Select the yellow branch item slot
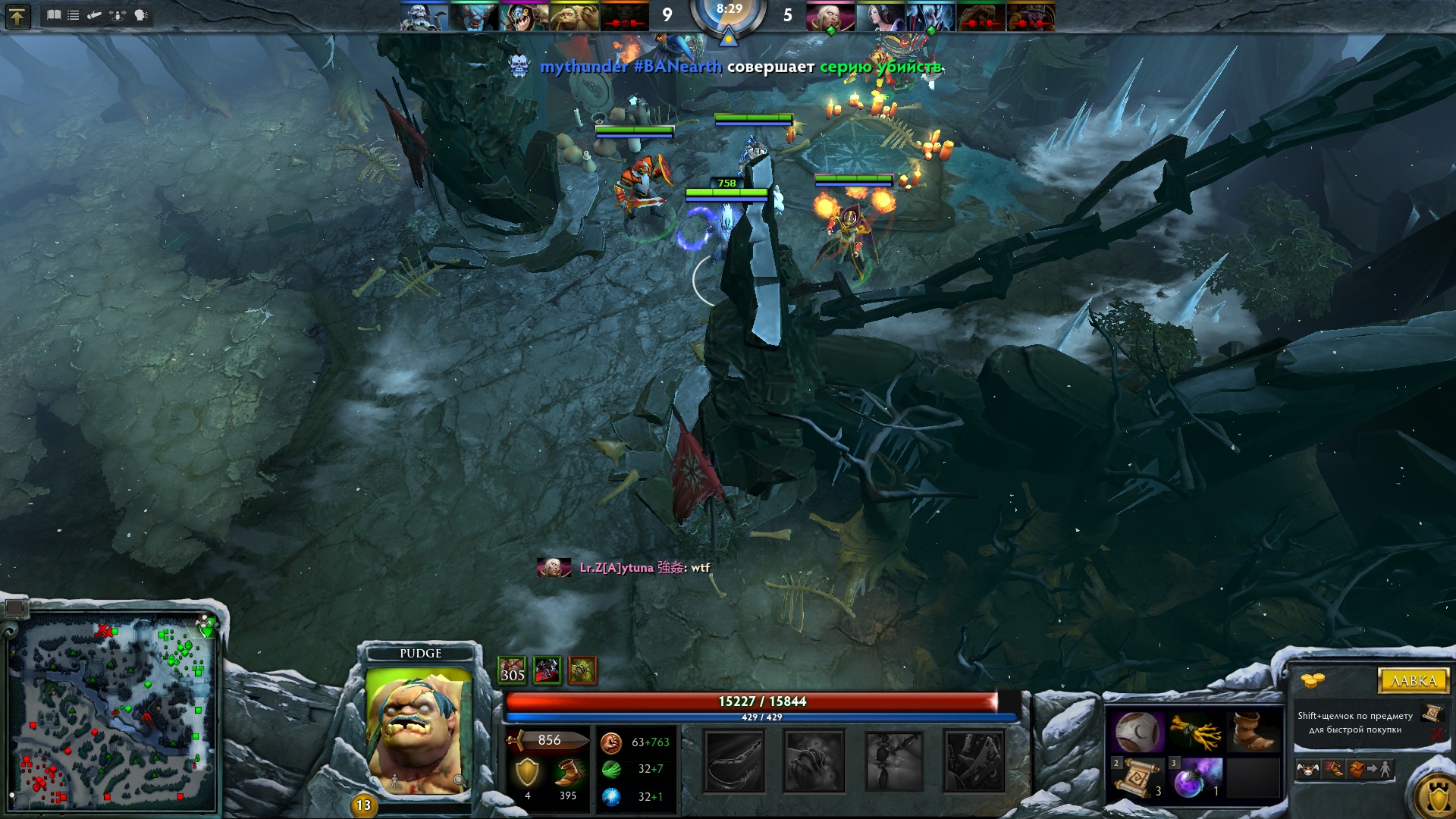The image size is (1456, 819). [1194, 732]
